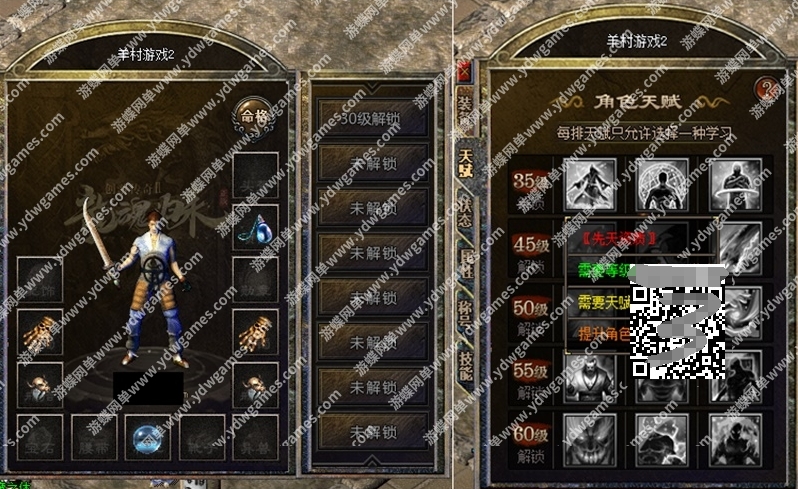The width and height of the screenshot is (798, 489).
Task: Switch to the 装备 equipment tab
Action: click(465, 112)
